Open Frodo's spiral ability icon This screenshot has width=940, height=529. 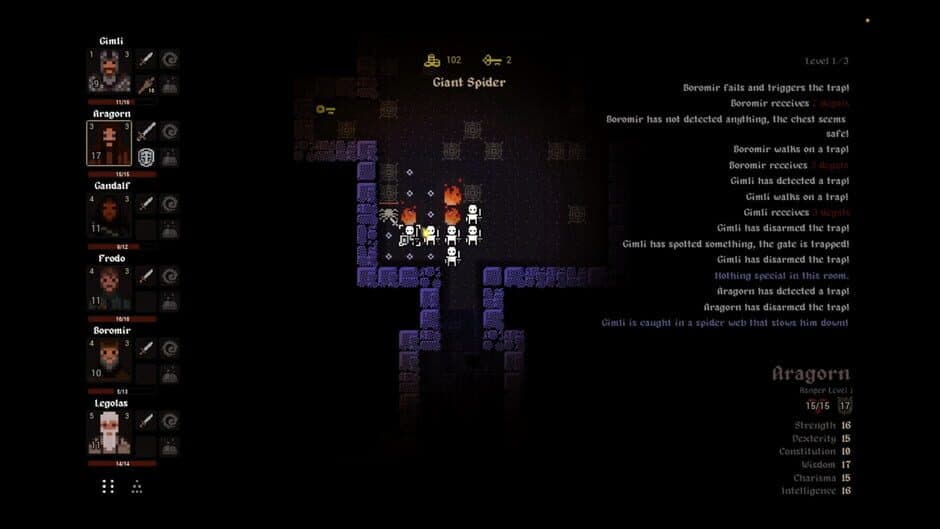[170, 276]
